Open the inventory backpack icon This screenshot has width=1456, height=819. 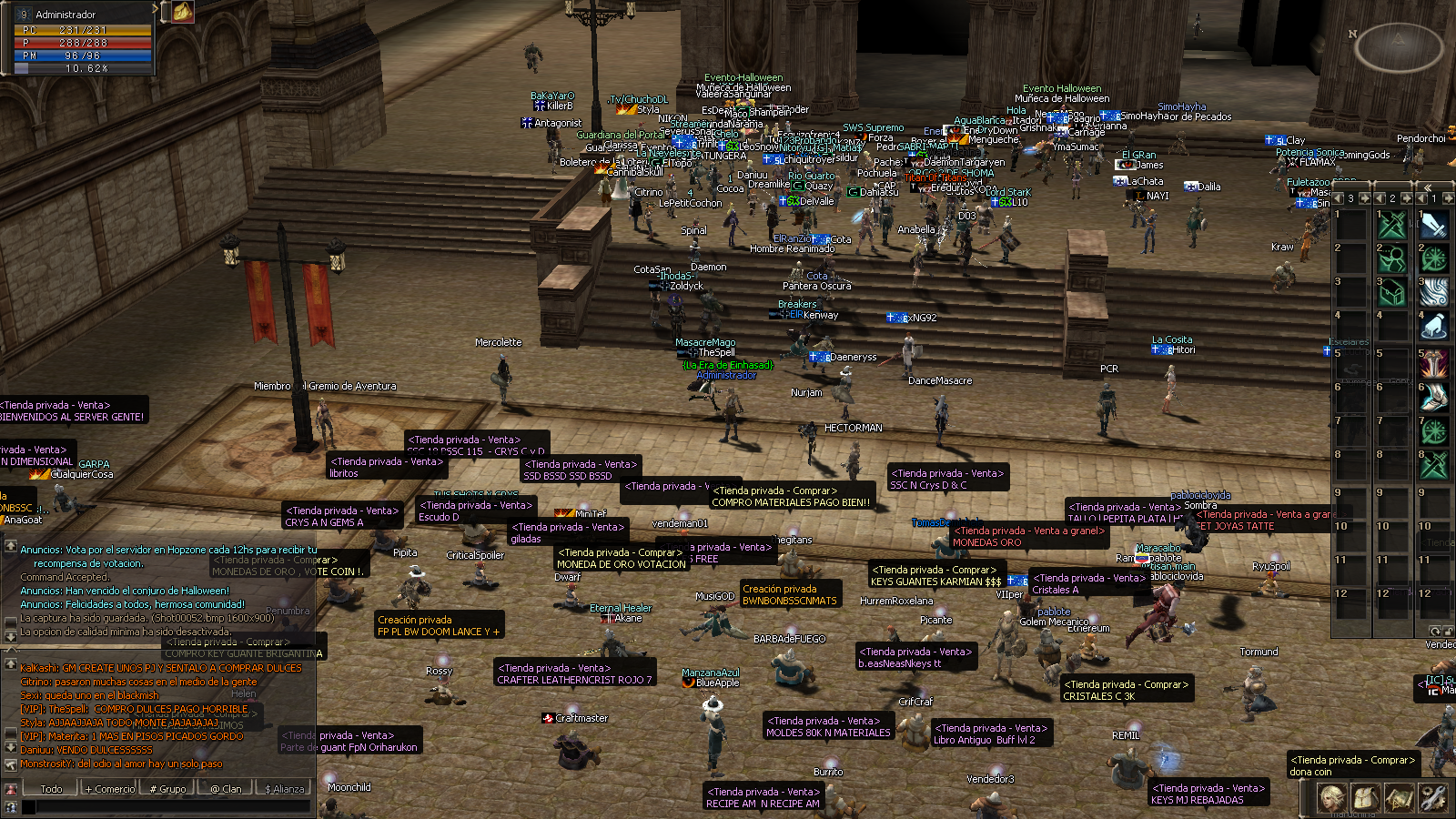coord(1365,798)
